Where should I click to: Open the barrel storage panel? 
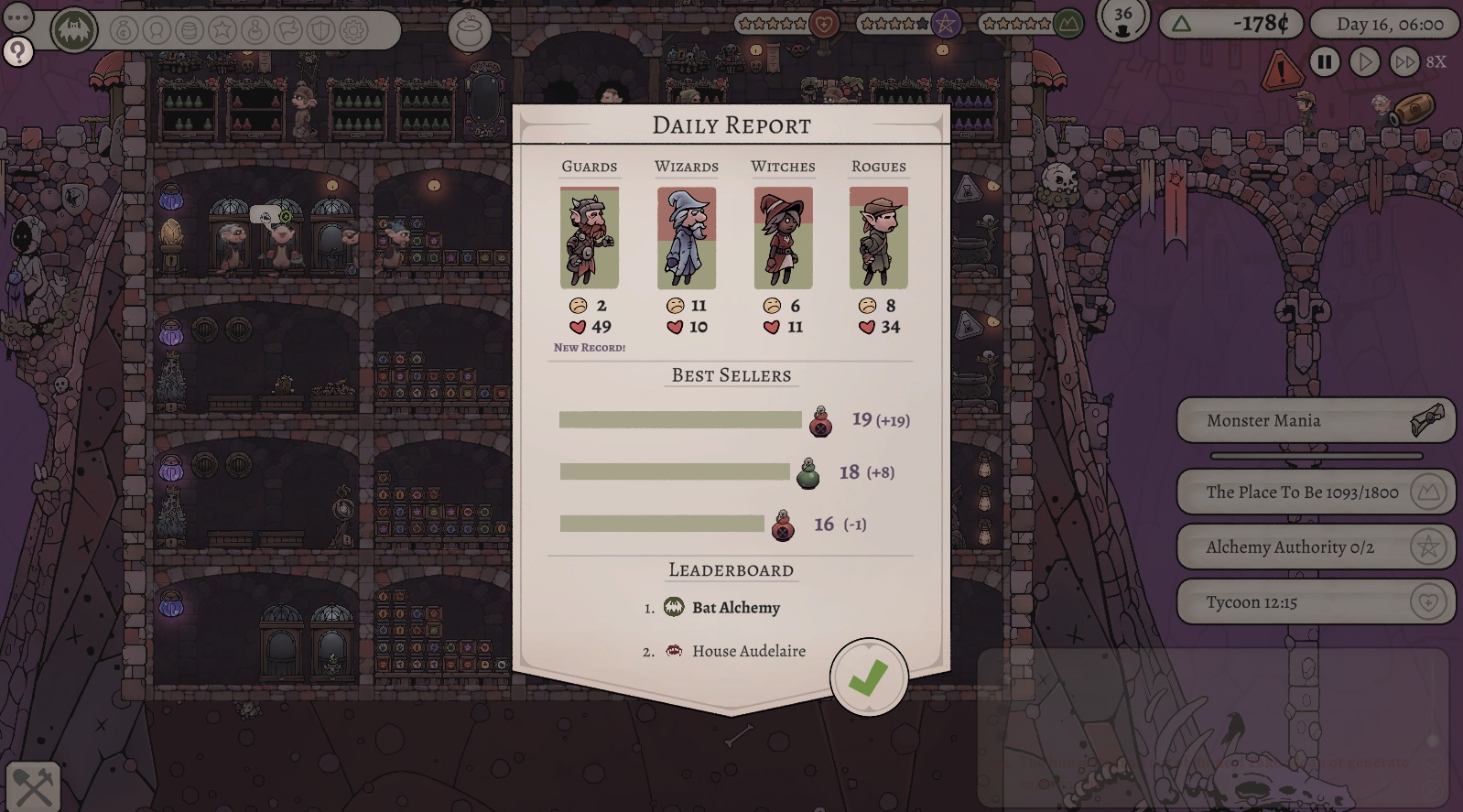pos(190,31)
